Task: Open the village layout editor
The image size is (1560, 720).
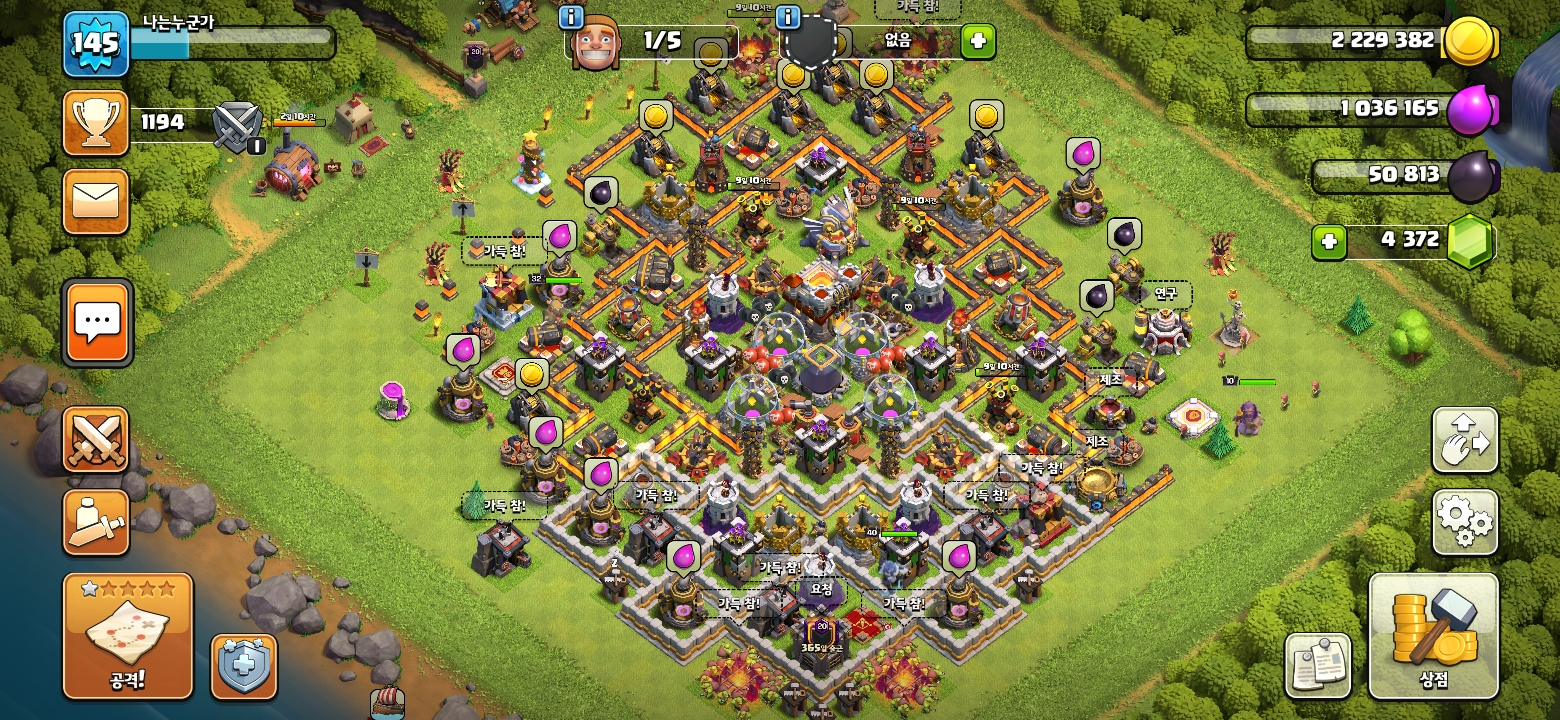Action: pos(1465,440)
